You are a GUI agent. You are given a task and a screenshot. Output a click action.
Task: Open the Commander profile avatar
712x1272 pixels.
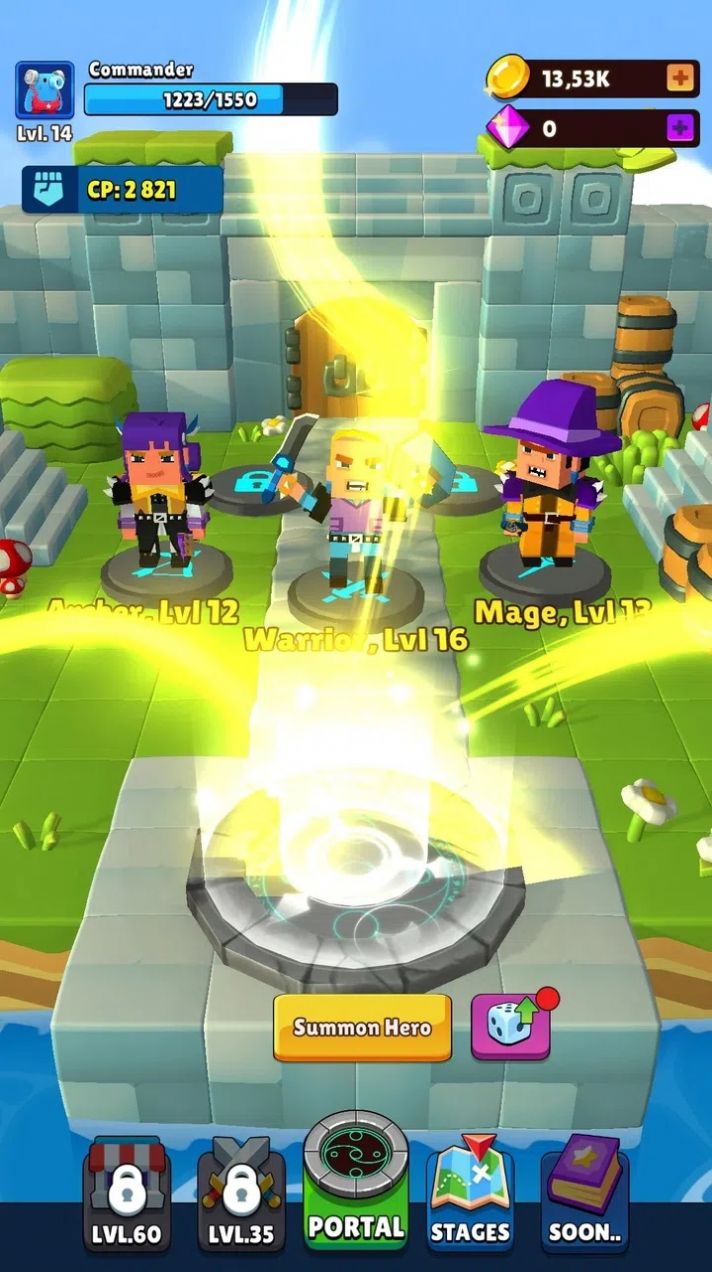point(45,91)
